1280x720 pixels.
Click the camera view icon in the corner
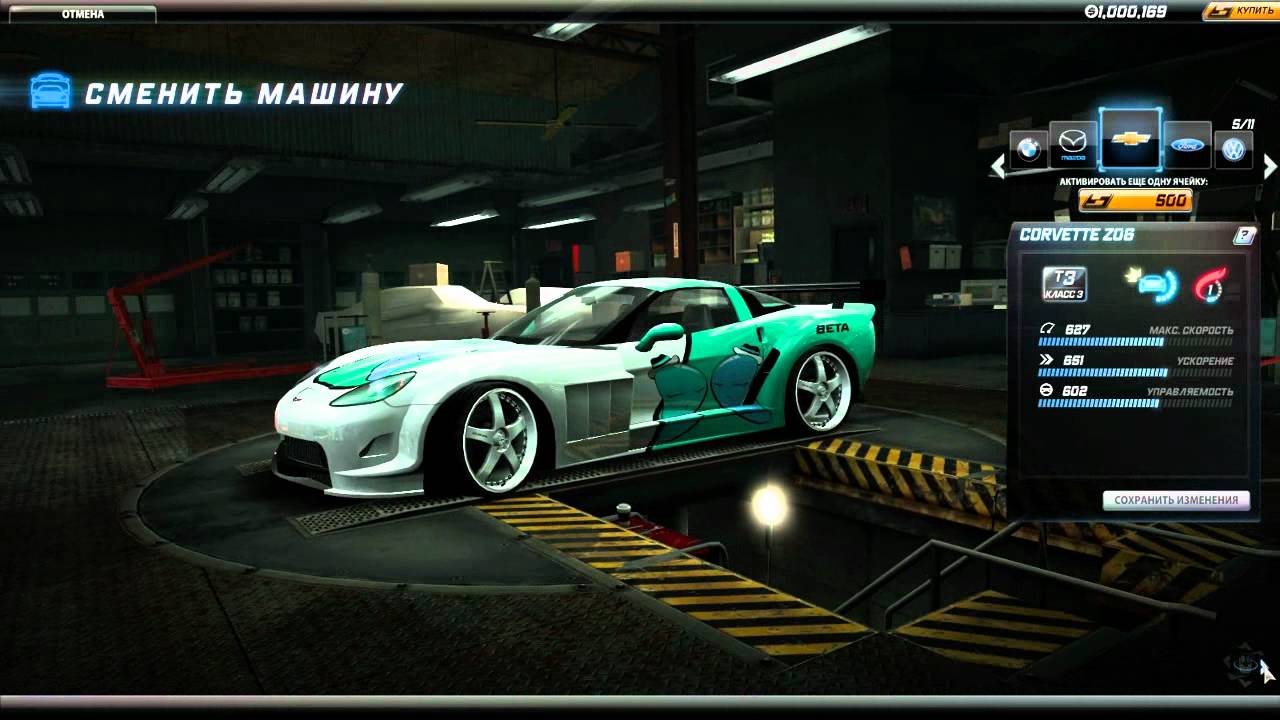[1244, 662]
